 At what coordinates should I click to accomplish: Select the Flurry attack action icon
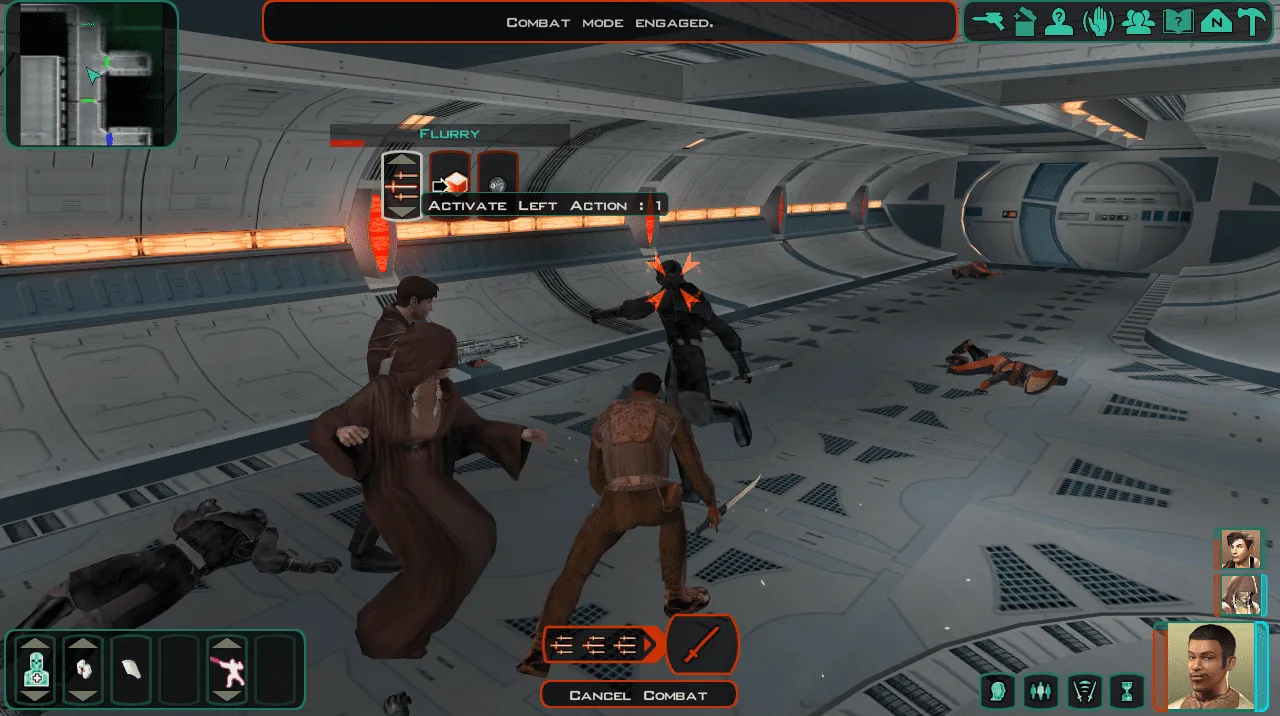402,185
